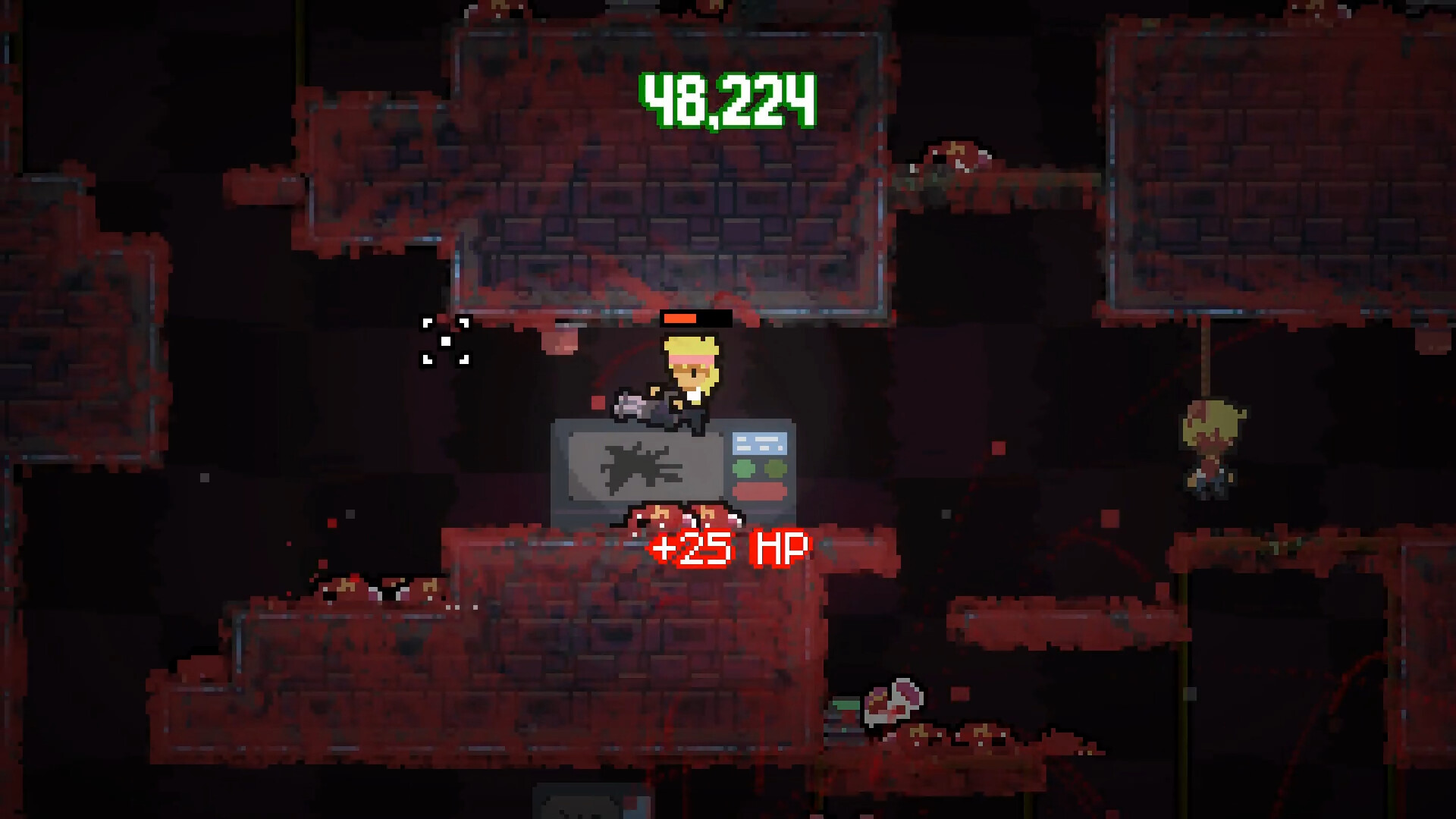
Task: Click the dimmed green button beside the bright one
Action: coord(776,469)
